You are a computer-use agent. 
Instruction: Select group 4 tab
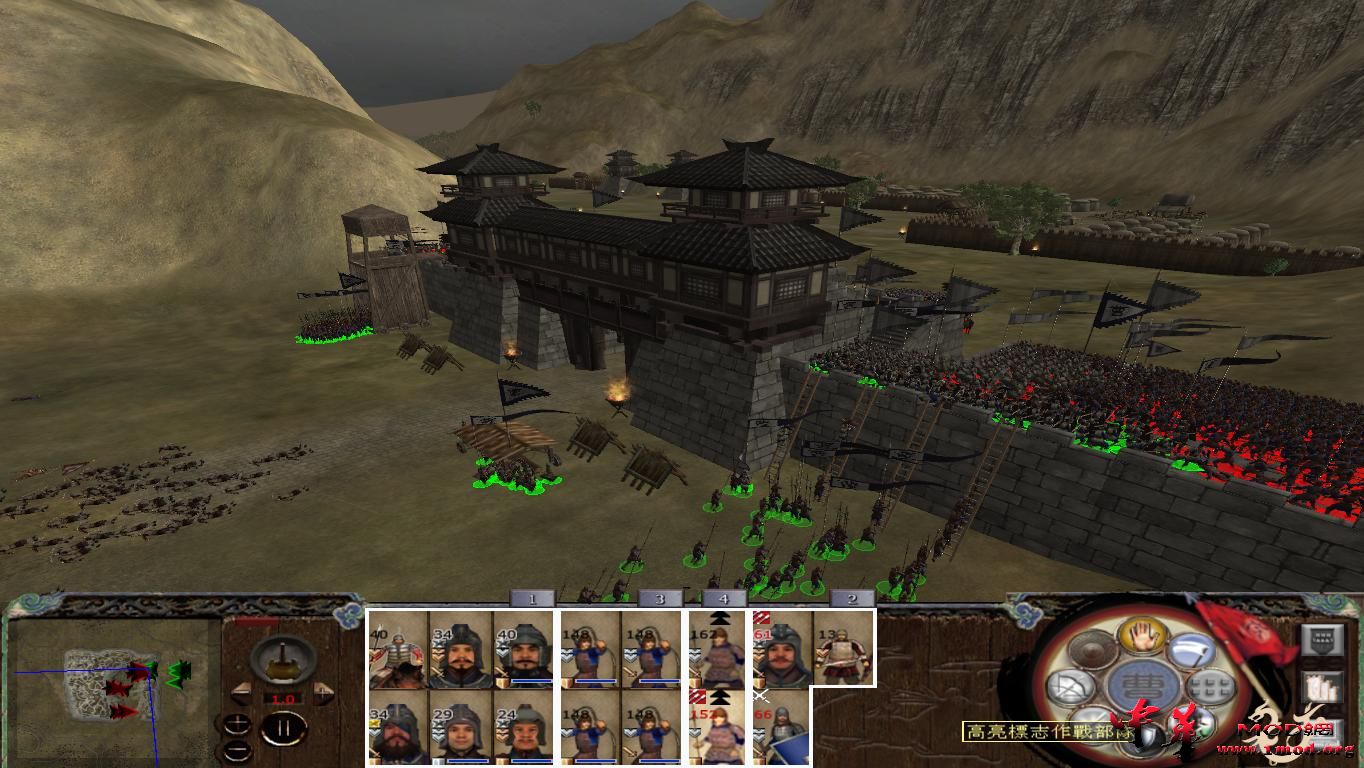(724, 598)
